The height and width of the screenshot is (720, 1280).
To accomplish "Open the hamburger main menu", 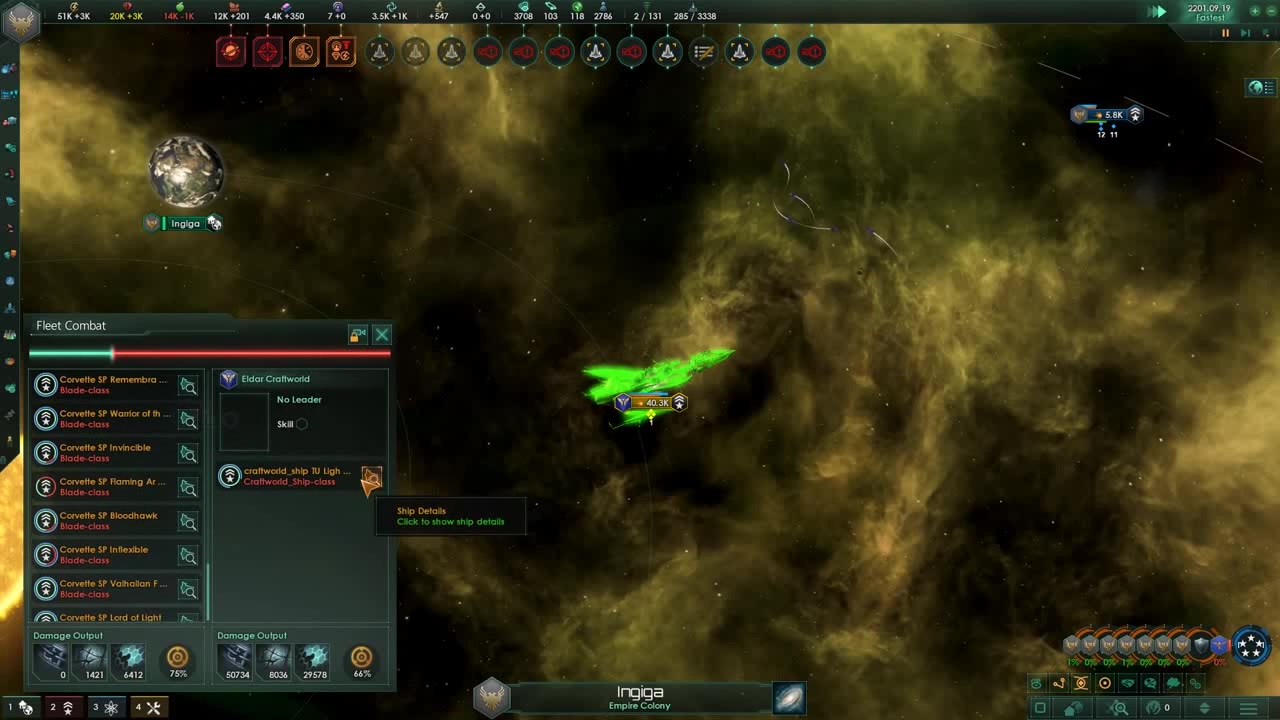I will (1248, 708).
